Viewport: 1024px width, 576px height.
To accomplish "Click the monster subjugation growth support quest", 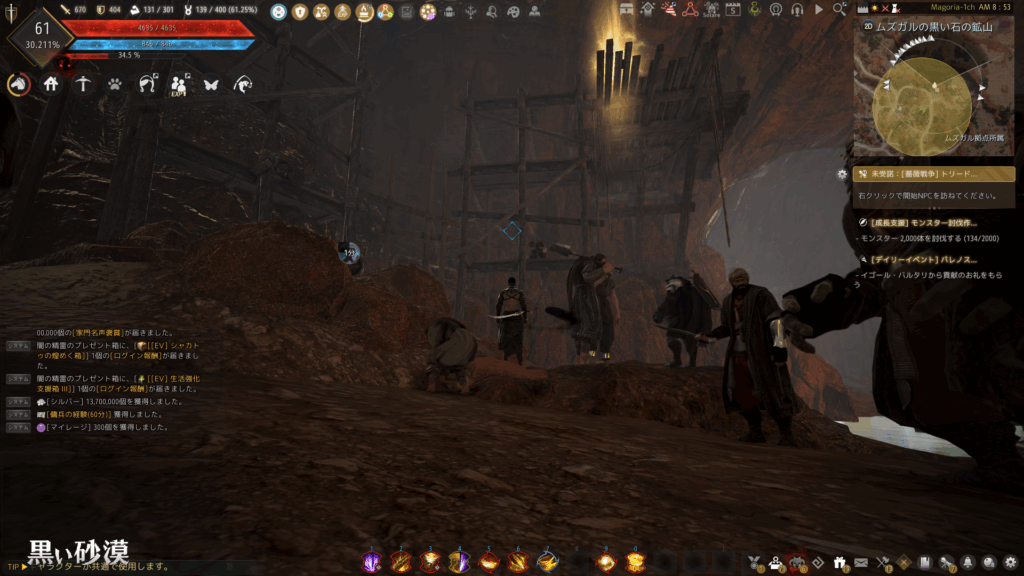I will coord(923,223).
